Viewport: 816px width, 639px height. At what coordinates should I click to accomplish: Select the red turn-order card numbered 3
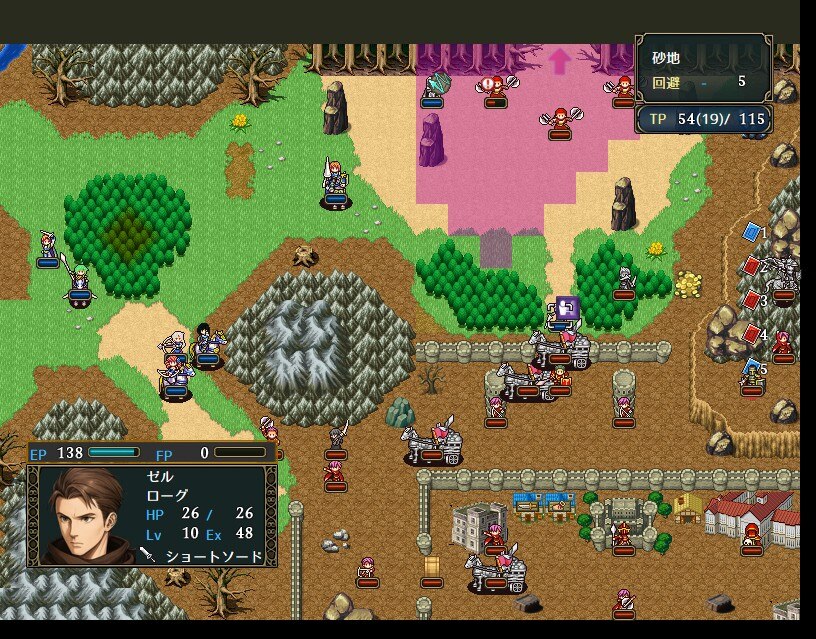[751, 300]
